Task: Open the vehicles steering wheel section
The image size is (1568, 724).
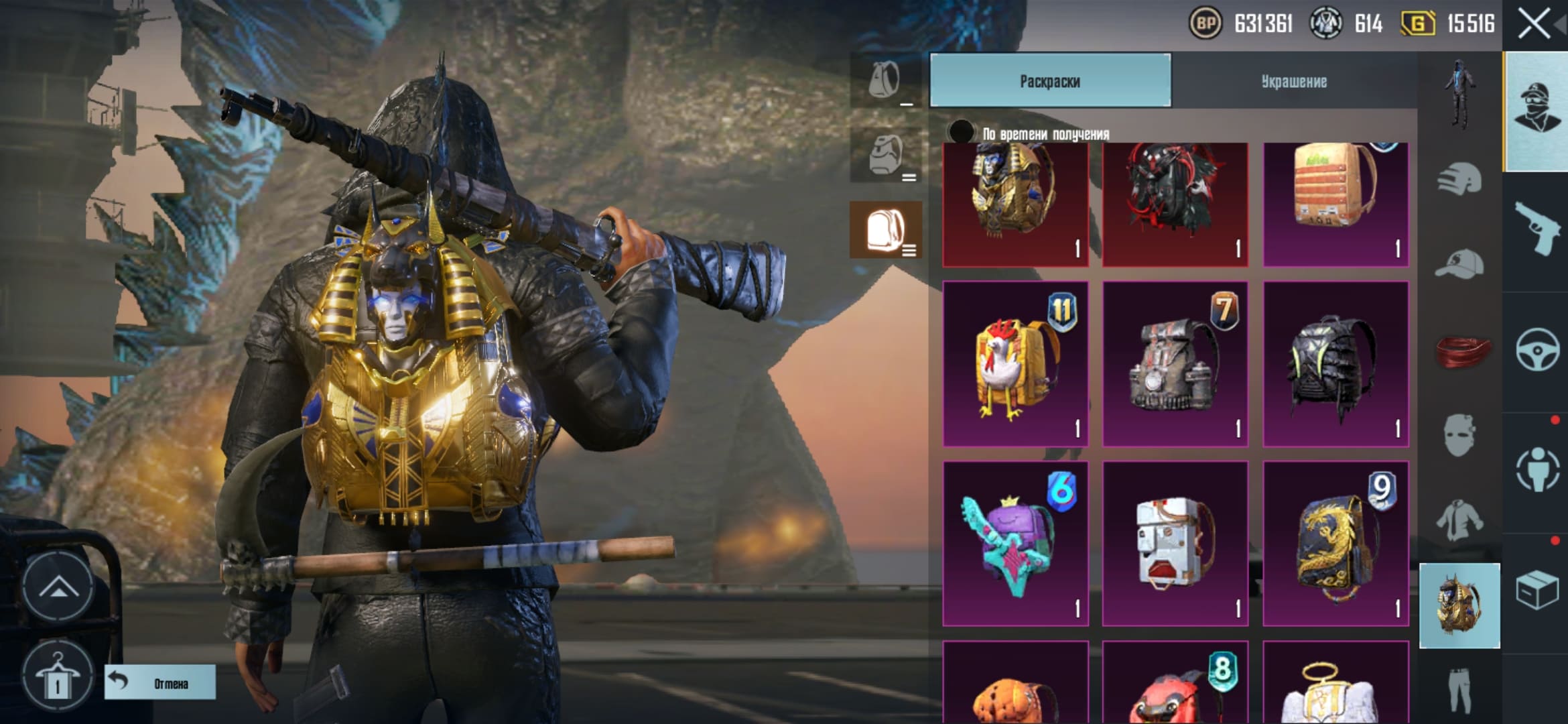Action: click(1536, 351)
